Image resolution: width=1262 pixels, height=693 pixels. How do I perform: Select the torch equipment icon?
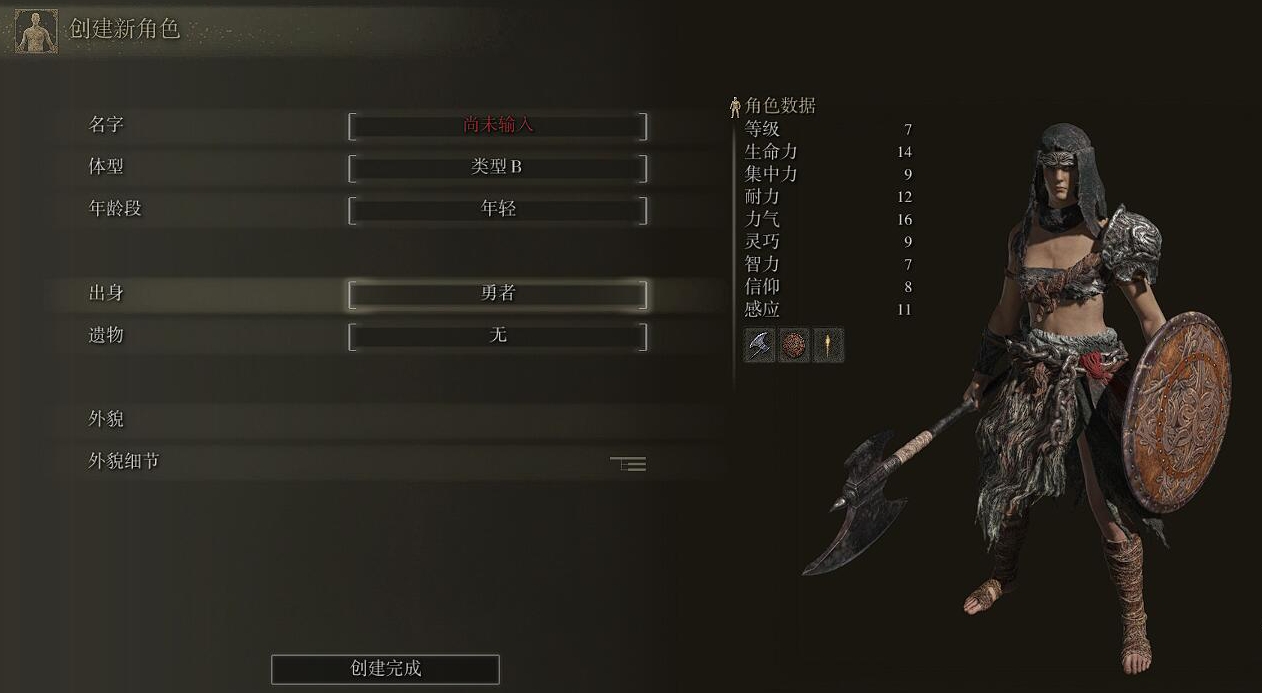pyautogui.click(x=828, y=345)
